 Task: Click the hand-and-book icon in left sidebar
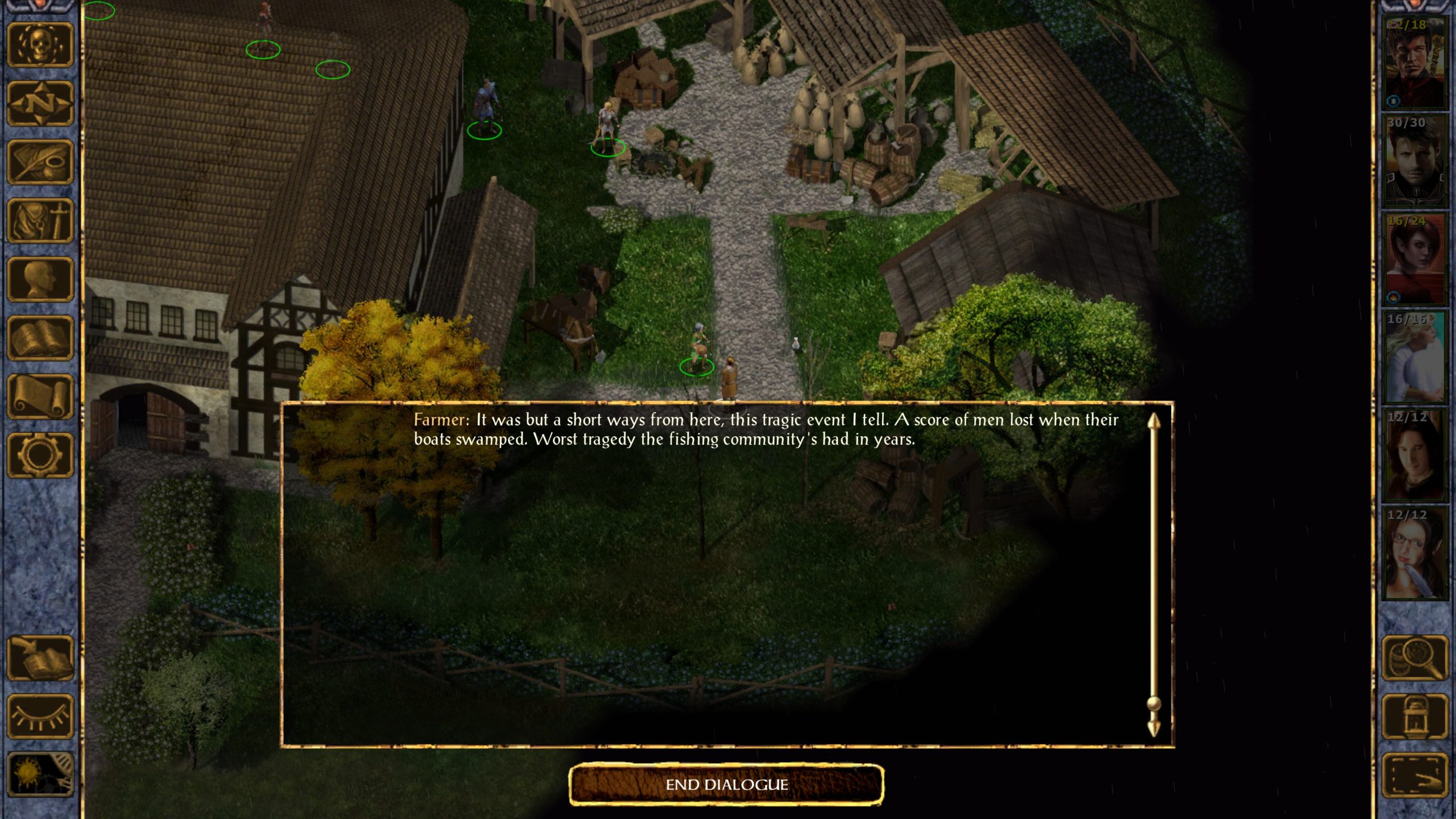pos(40,658)
